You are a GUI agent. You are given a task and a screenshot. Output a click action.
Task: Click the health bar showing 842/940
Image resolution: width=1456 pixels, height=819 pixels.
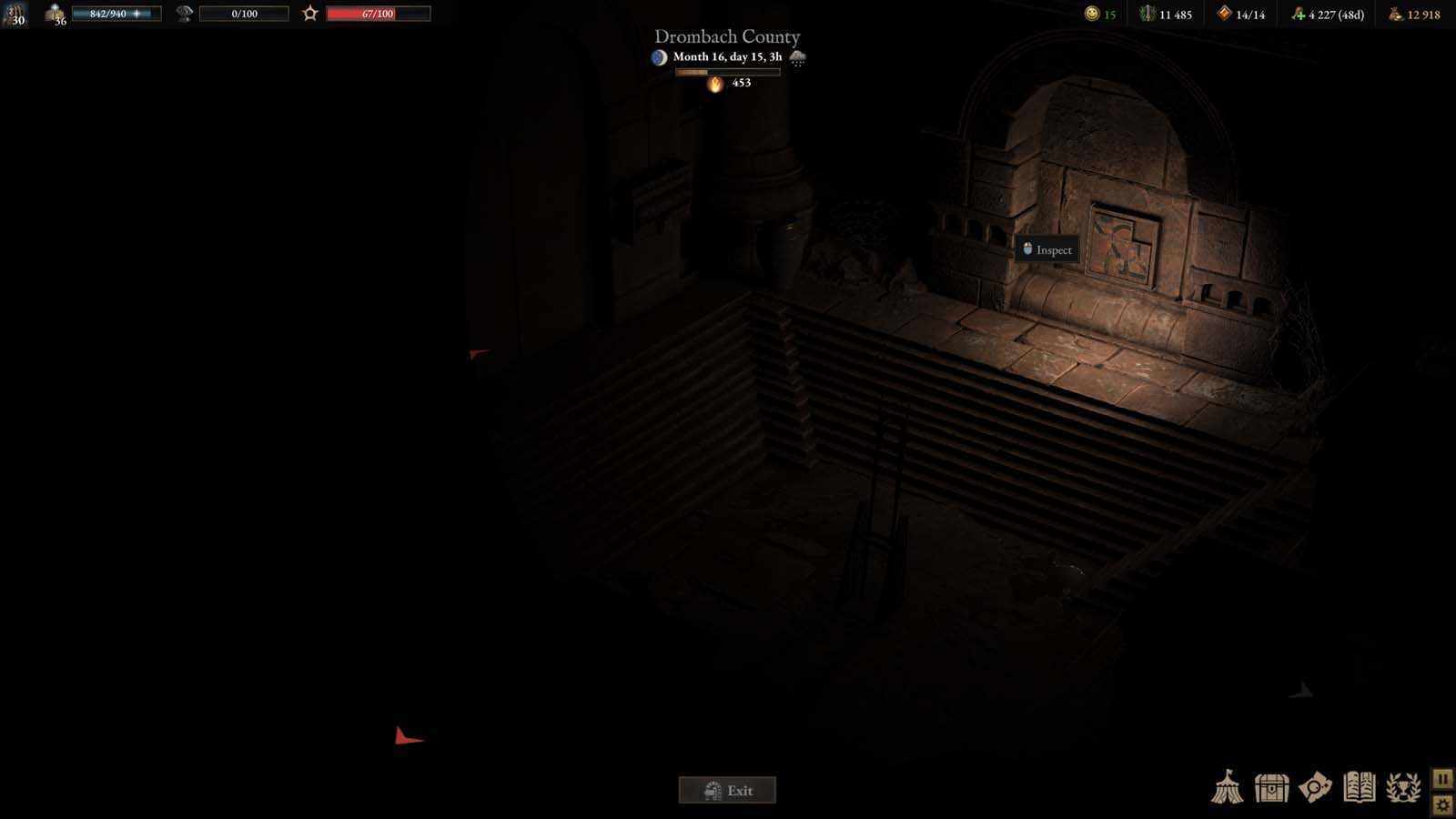(116, 13)
